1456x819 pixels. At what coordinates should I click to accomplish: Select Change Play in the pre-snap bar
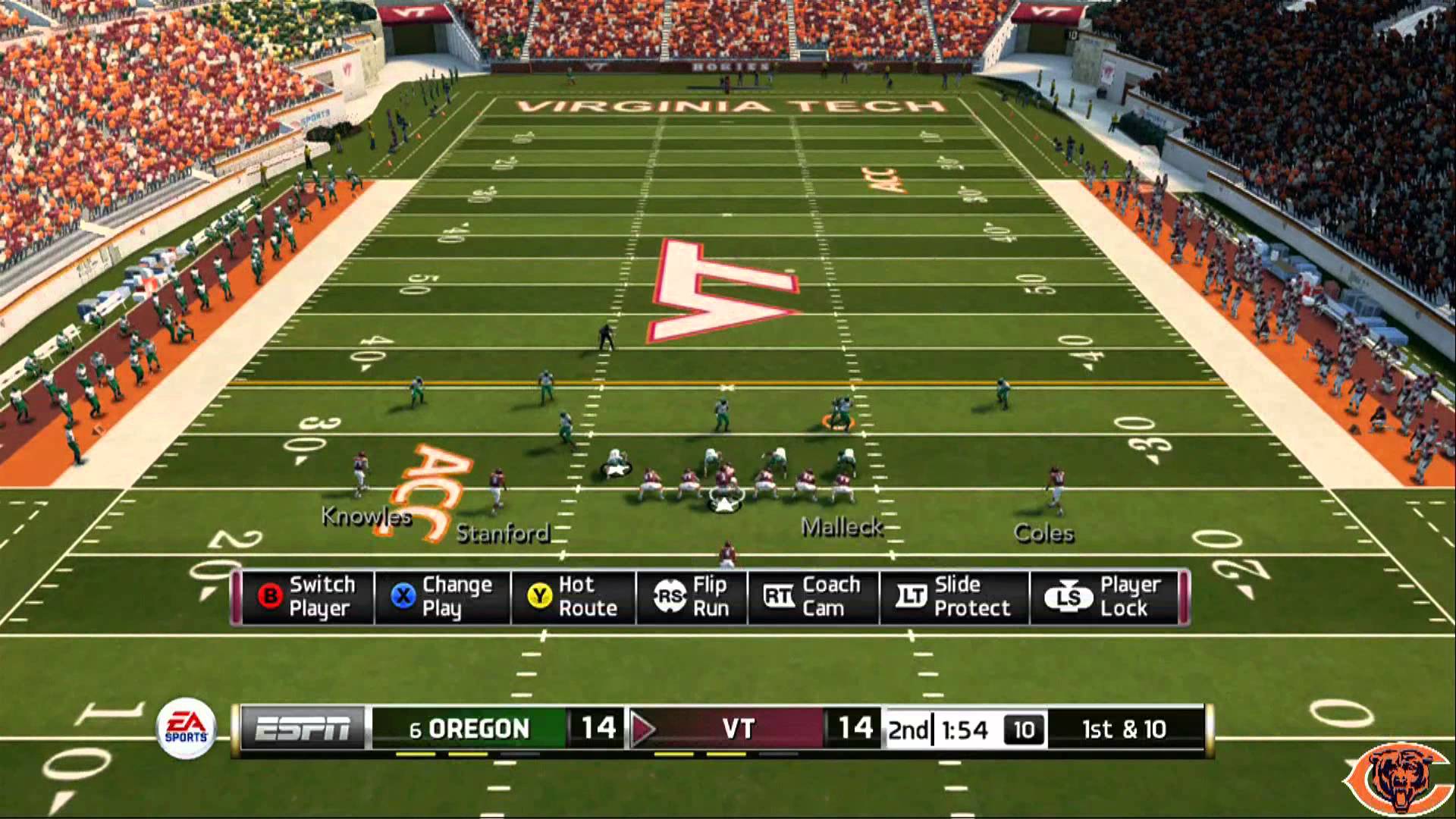point(442,597)
